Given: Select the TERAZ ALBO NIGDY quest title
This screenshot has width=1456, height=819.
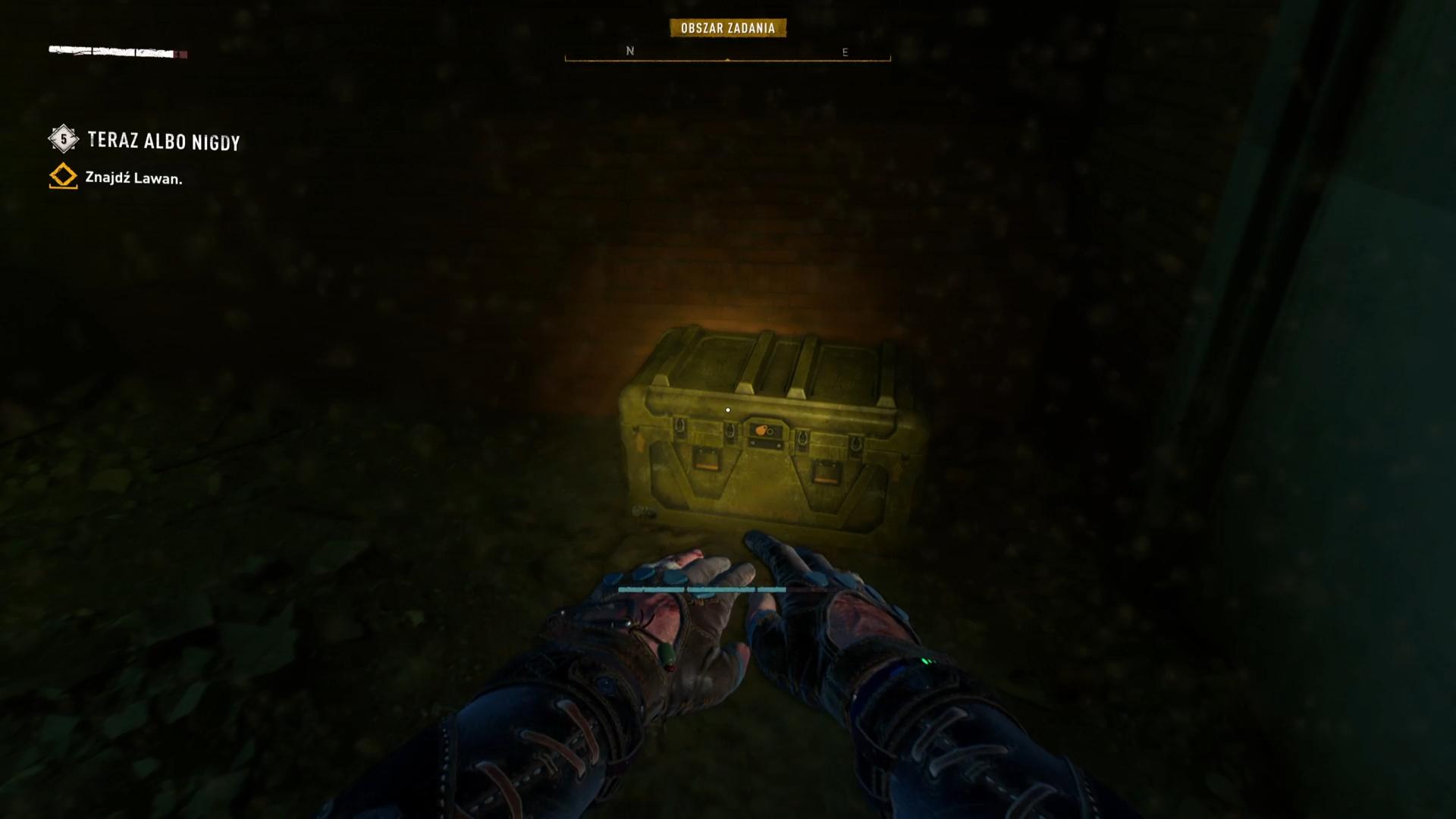Looking at the screenshot, I should point(163,141).
